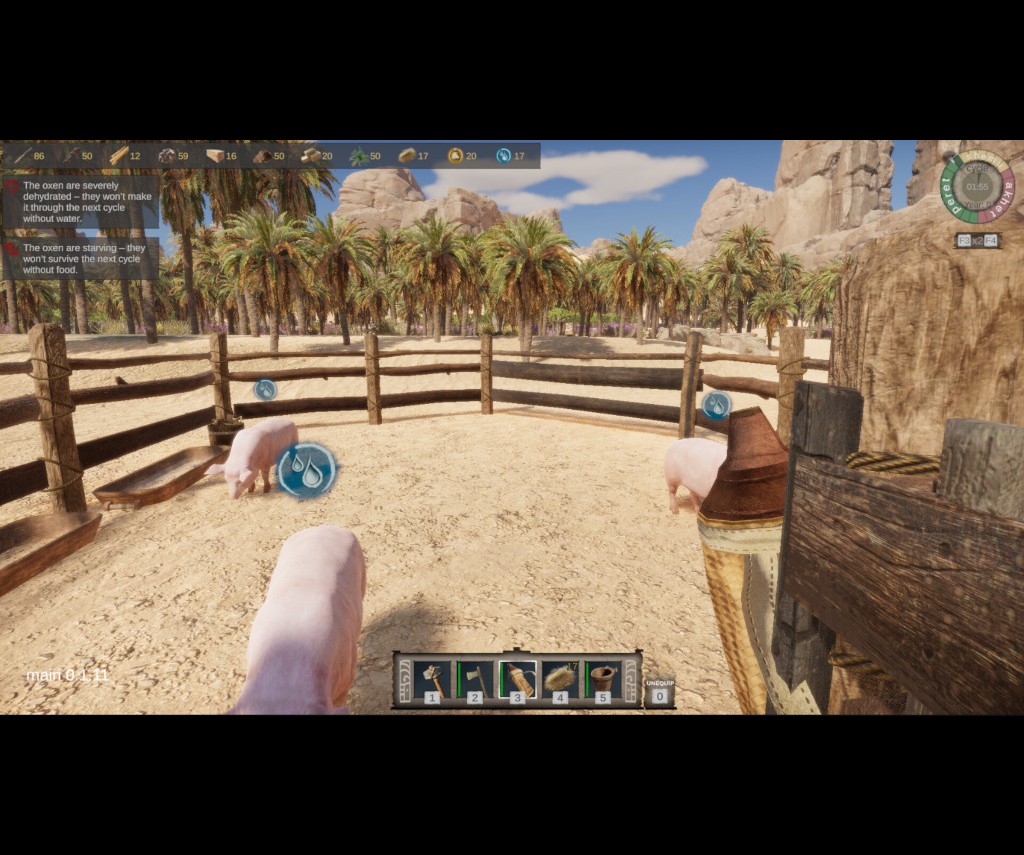Equip the axe in hotbar slot two

click(x=475, y=680)
